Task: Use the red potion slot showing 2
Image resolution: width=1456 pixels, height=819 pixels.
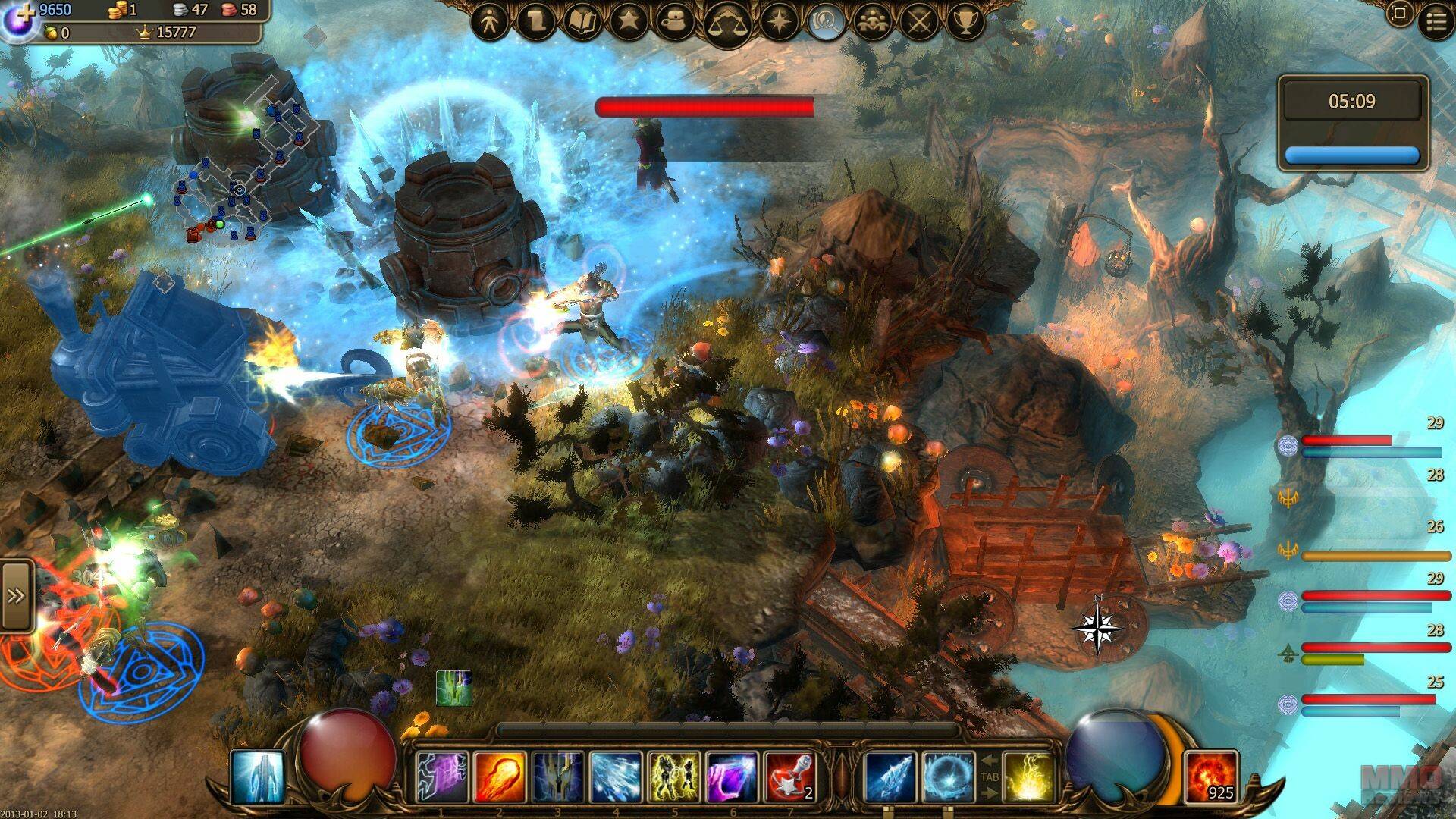Action: (x=789, y=777)
